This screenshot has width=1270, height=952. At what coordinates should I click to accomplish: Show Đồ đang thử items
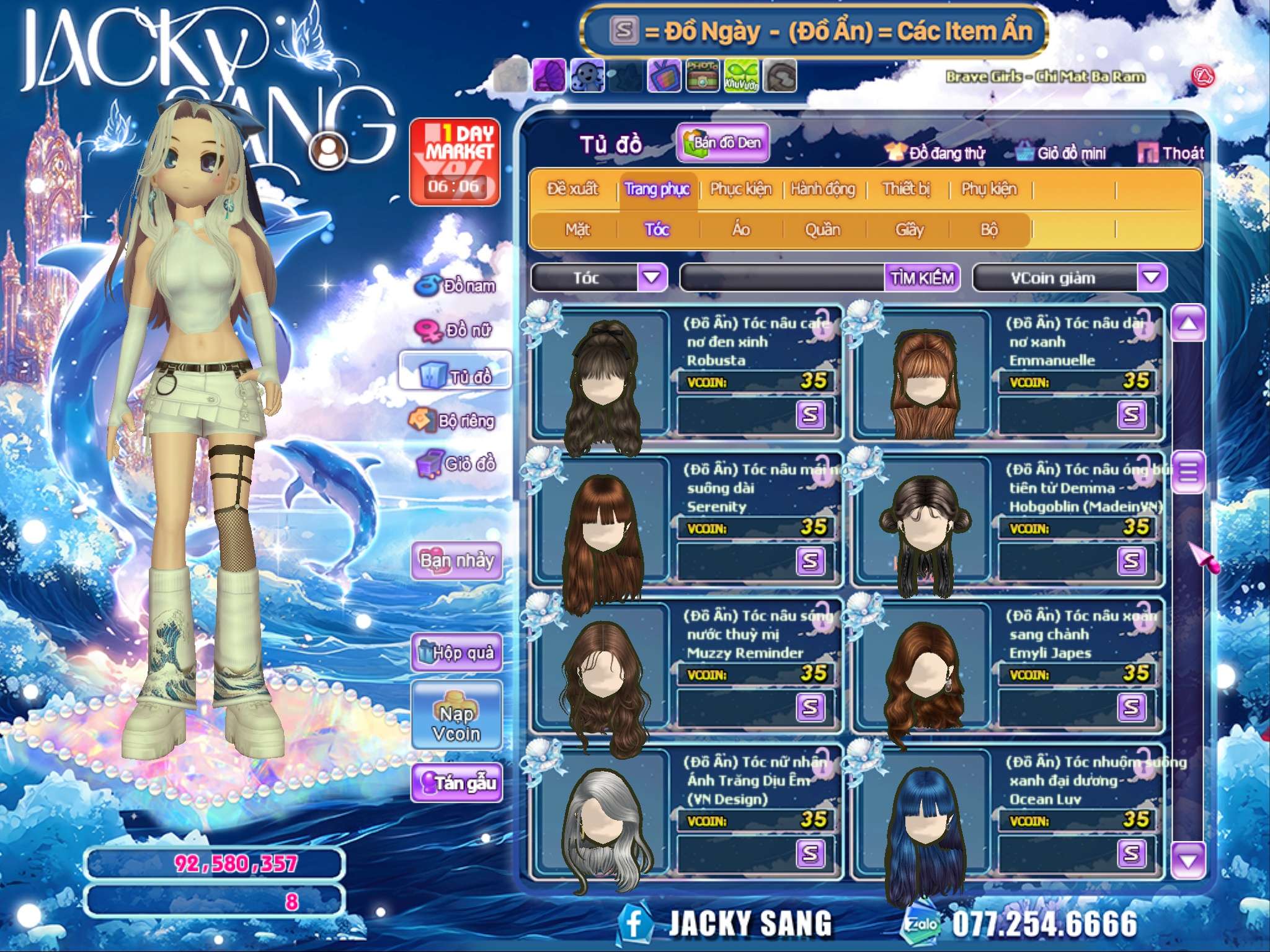[935, 153]
